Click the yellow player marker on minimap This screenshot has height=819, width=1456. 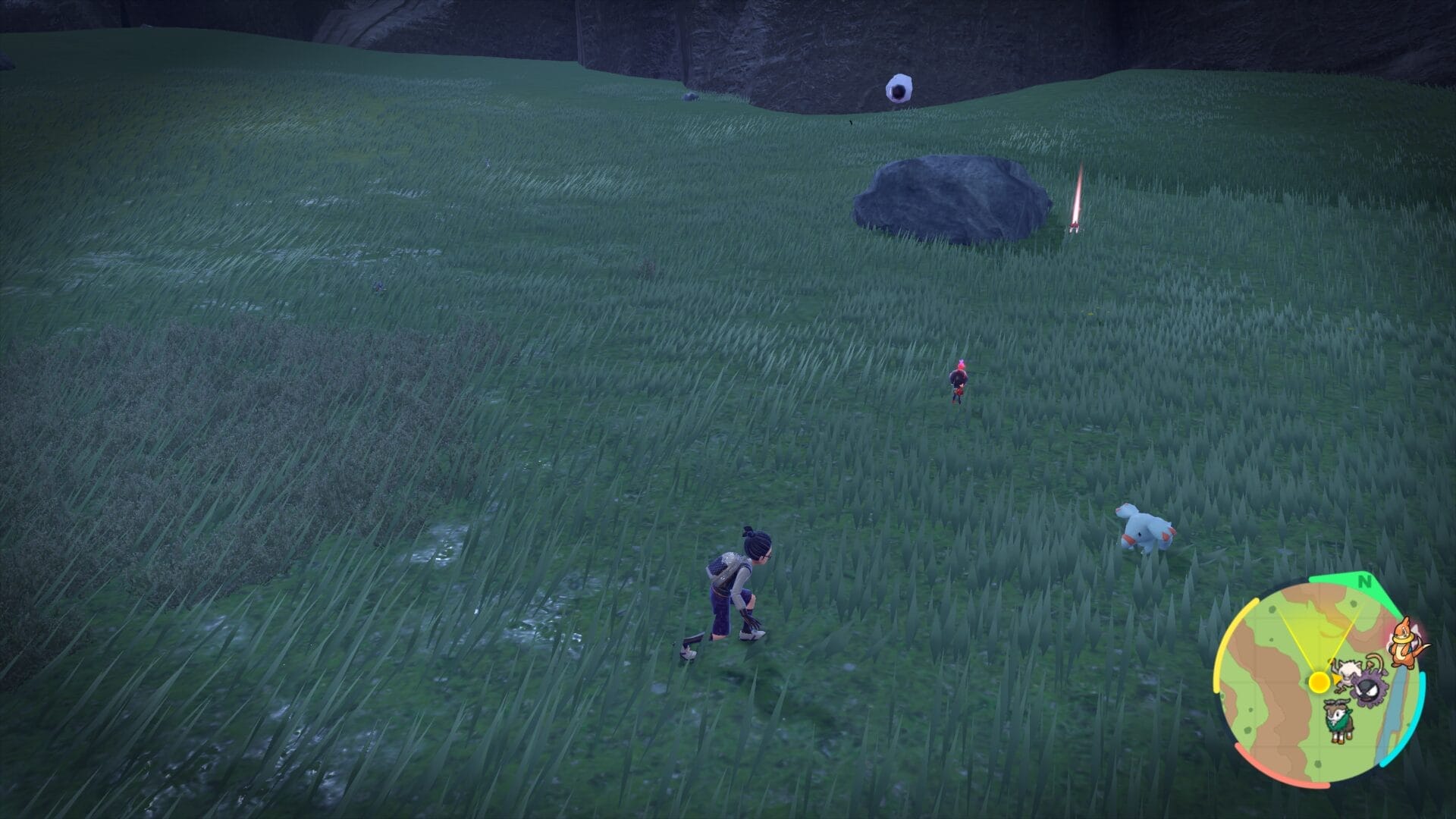click(1319, 682)
